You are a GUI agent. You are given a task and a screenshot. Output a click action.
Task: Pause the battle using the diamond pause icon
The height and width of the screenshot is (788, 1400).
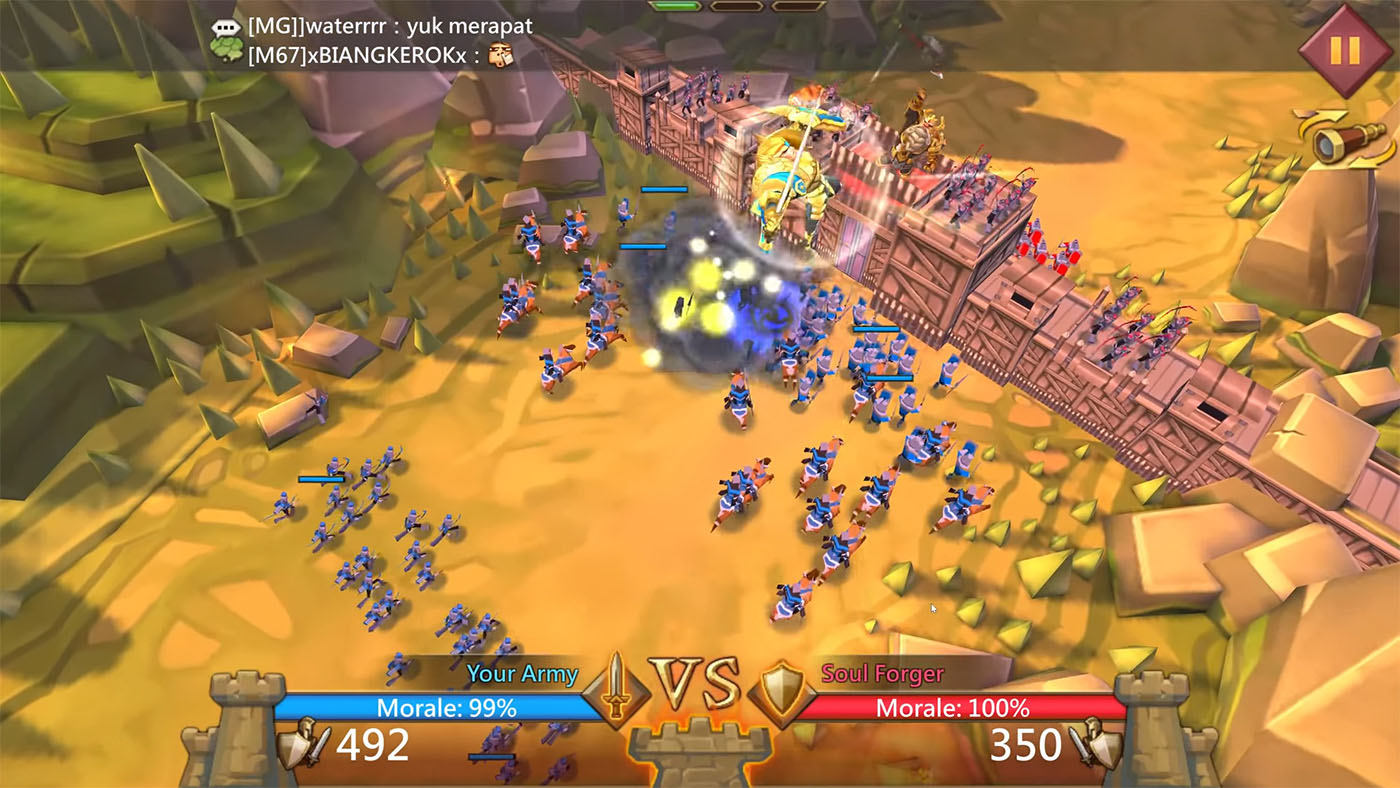click(1347, 47)
